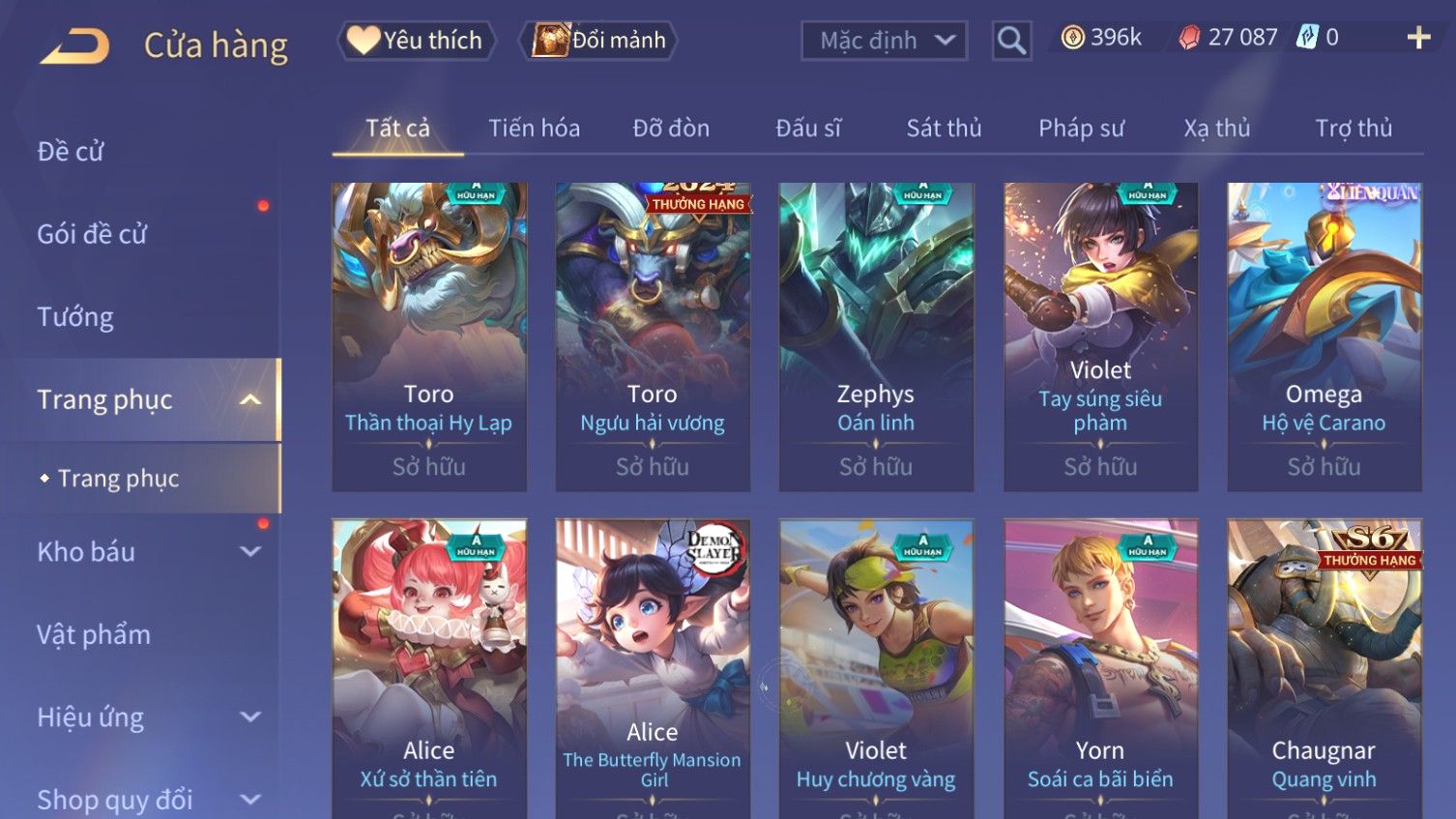Choose the Pháp sư tab
The width and height of the screenshot is (1456, 819).
click(1081, 128)
